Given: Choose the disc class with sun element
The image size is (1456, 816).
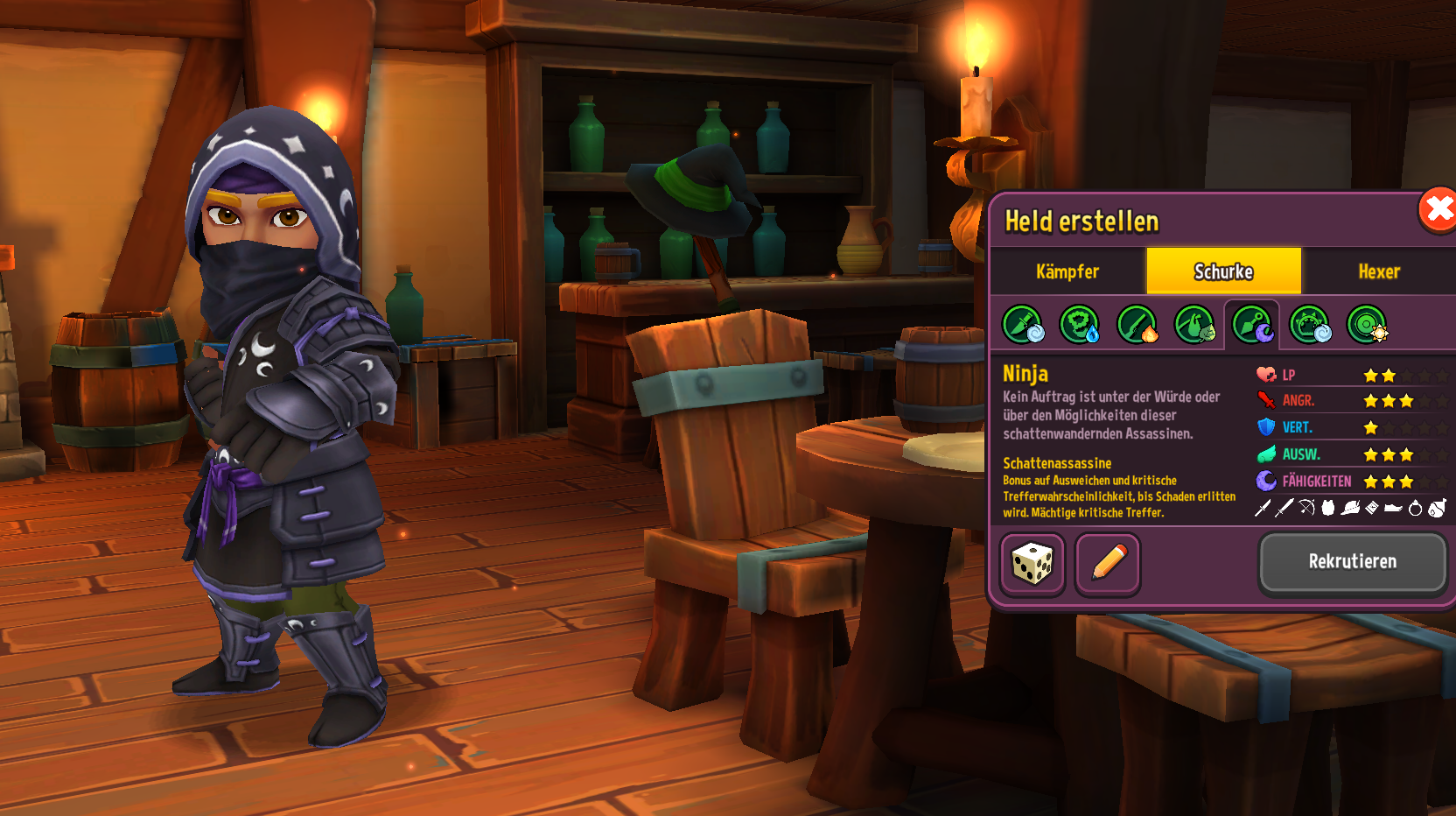Looking at the screenshot, I should 1367,324.
